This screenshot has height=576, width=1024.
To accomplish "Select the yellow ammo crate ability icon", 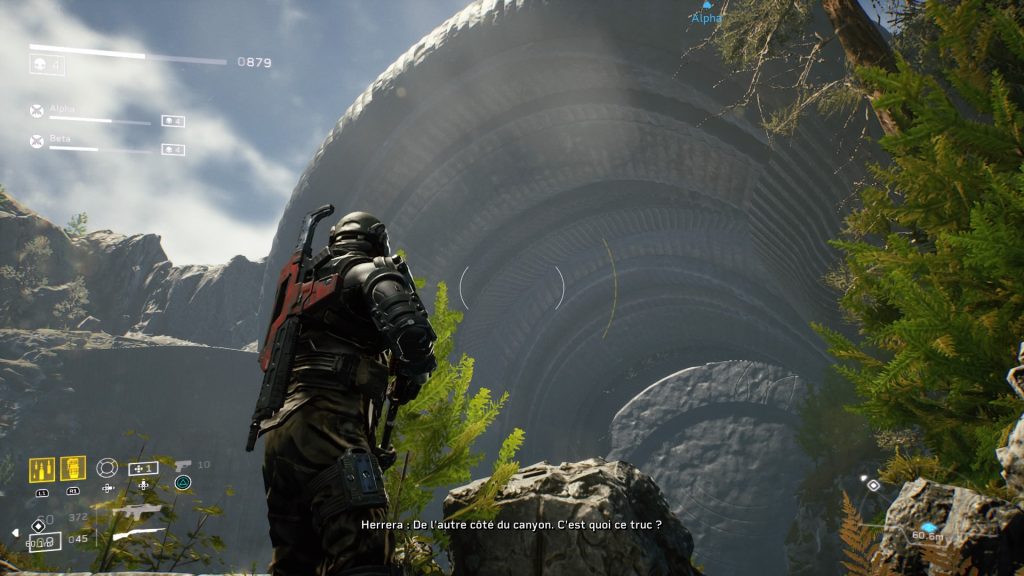I will pyautogui.click(x=42, y=469).
